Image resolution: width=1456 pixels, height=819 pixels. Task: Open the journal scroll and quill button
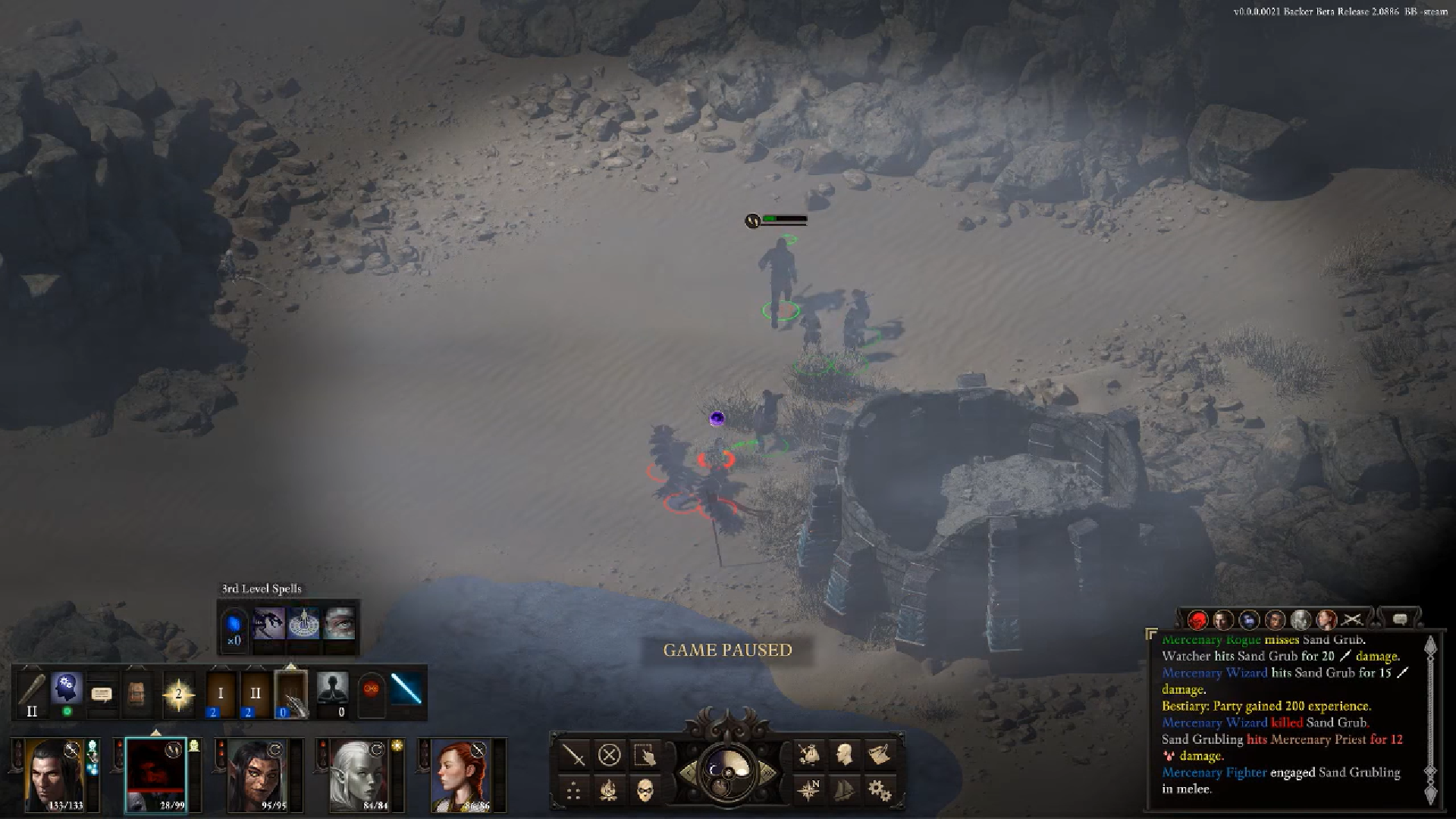tap(878, 755)
